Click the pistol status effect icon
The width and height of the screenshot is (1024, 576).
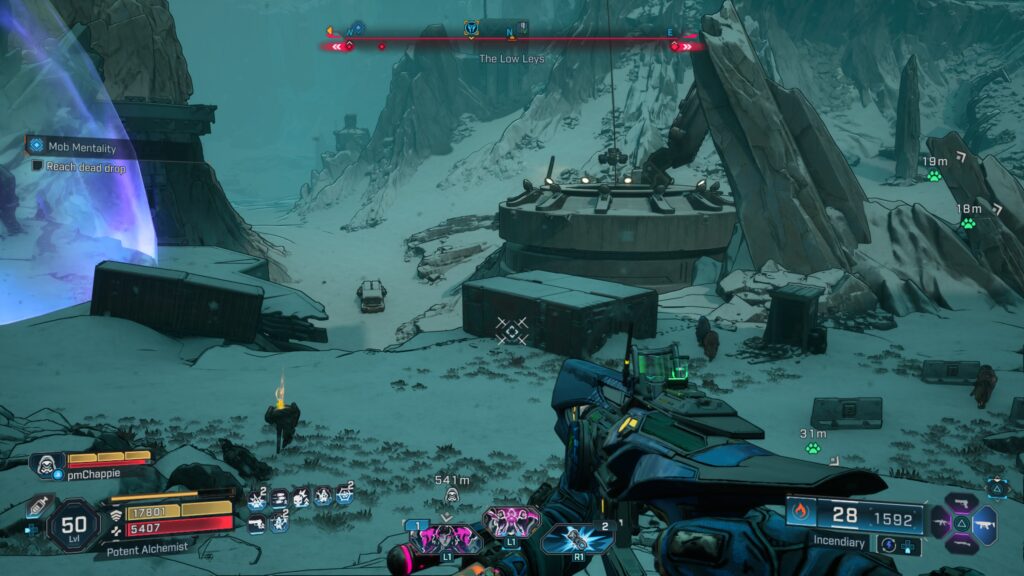[x=257, y=522]
